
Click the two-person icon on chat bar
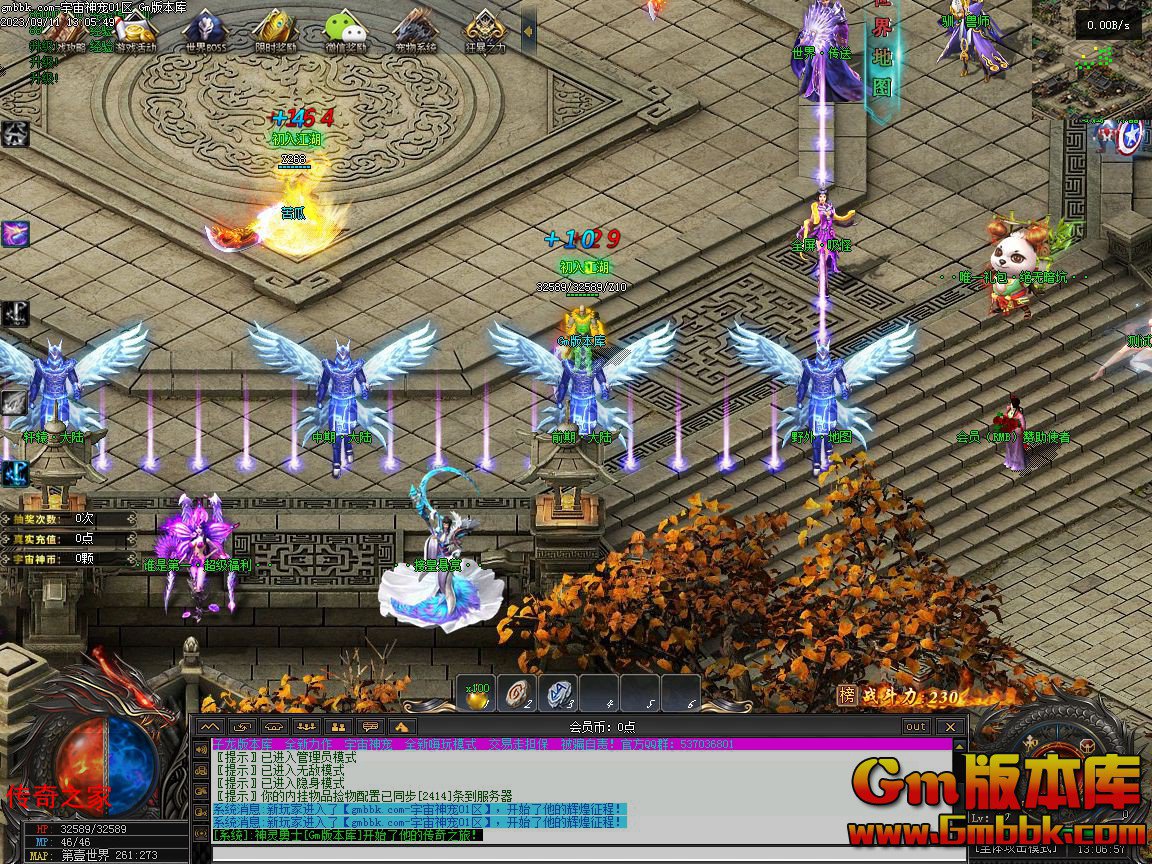coord(339,726)
